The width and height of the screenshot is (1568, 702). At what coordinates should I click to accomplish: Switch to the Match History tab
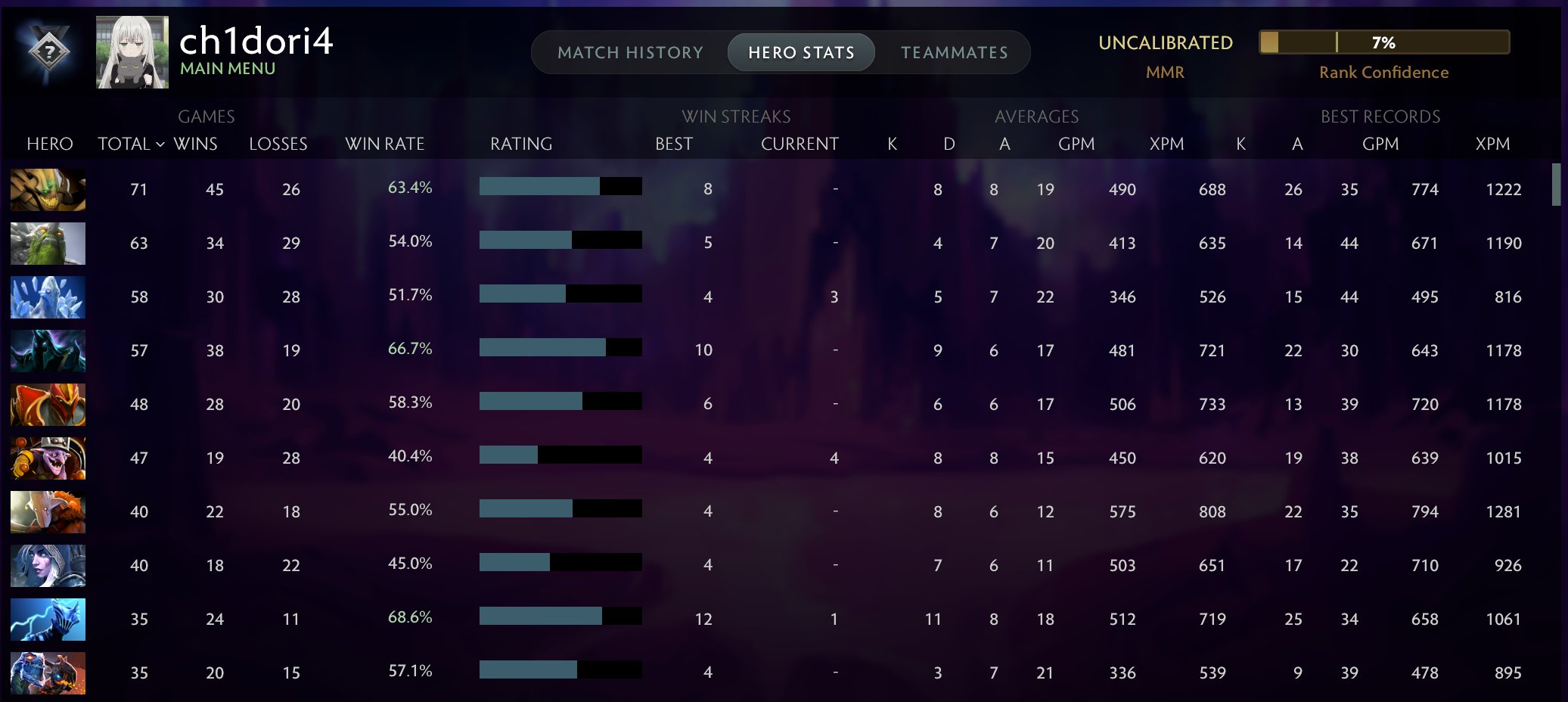point(630,51)
